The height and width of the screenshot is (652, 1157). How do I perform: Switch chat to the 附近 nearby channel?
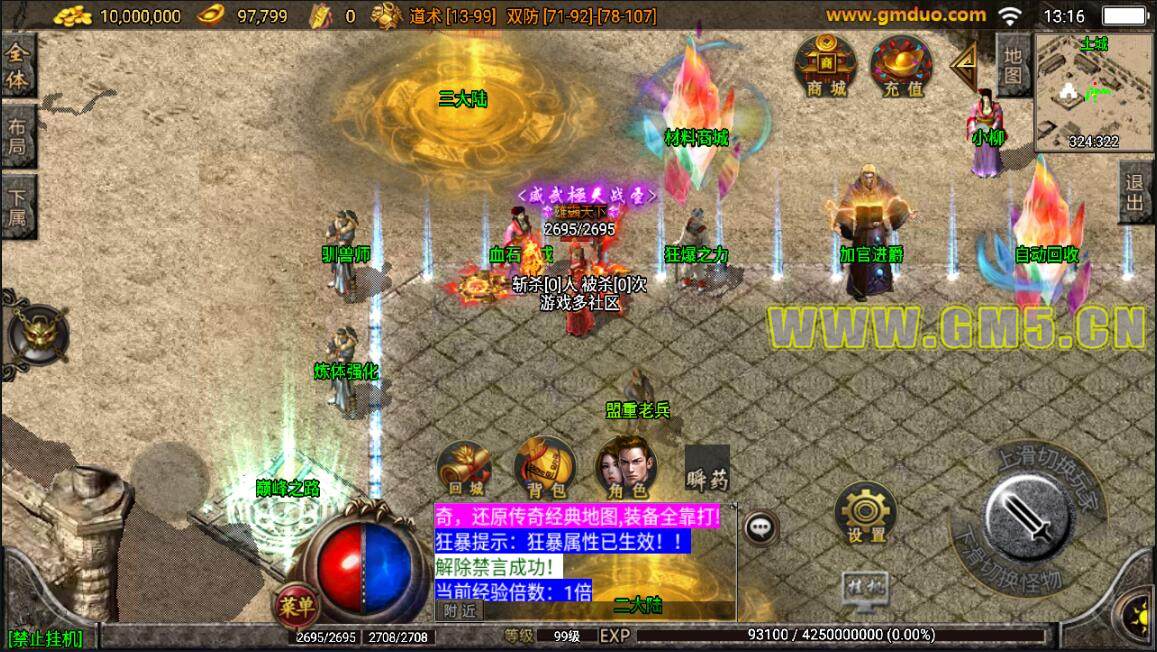(x=459, y=611)
